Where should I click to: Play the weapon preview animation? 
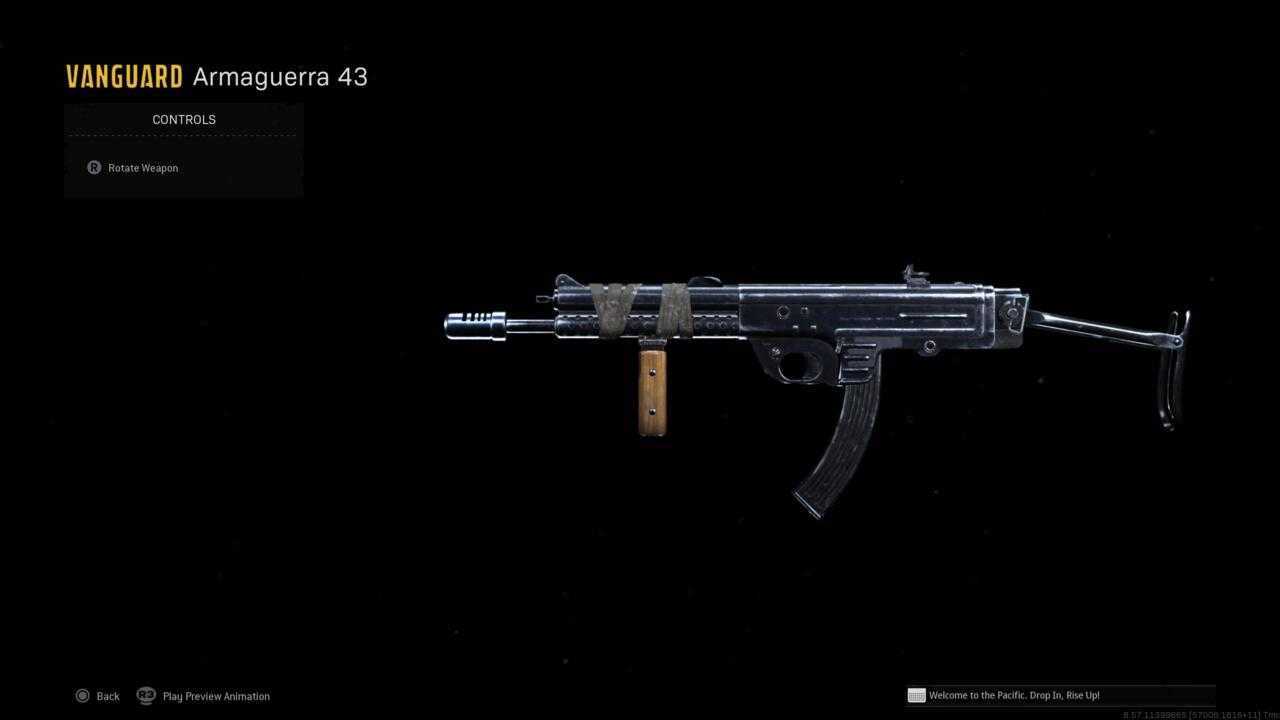pyautogui.click(x=204, y=696)
